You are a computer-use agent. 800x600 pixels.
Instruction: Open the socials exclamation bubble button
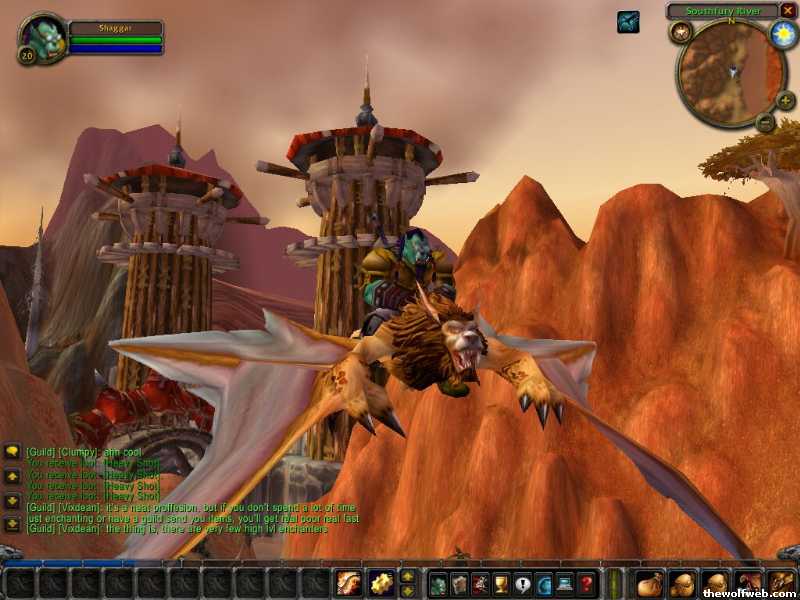pyautogui.click(x=523, y=583)
